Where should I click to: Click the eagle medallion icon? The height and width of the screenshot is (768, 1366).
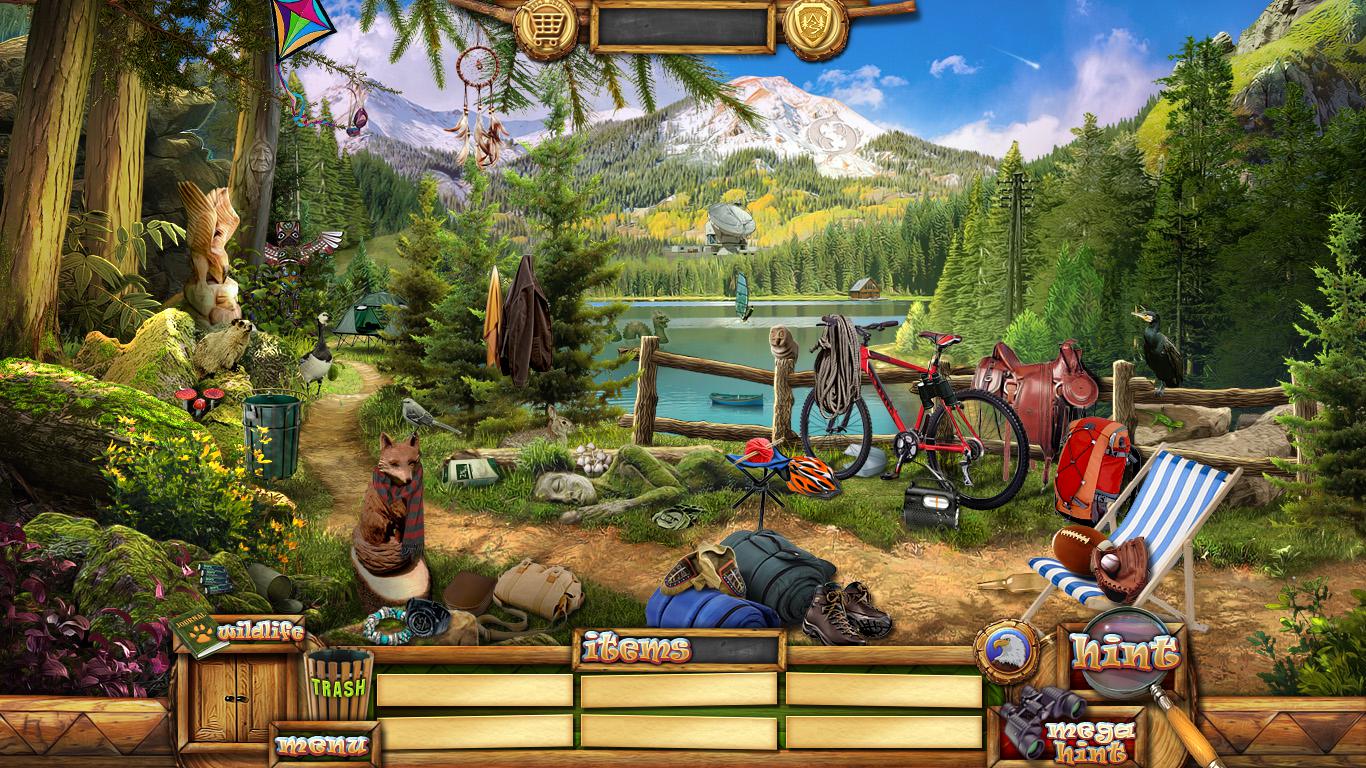(x=1007, y=651)
